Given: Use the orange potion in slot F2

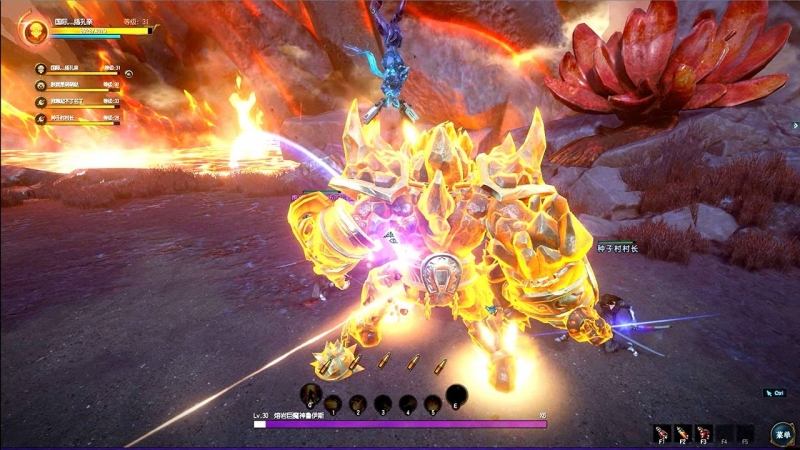Looking at the screenshot, I should click(683, 432).
